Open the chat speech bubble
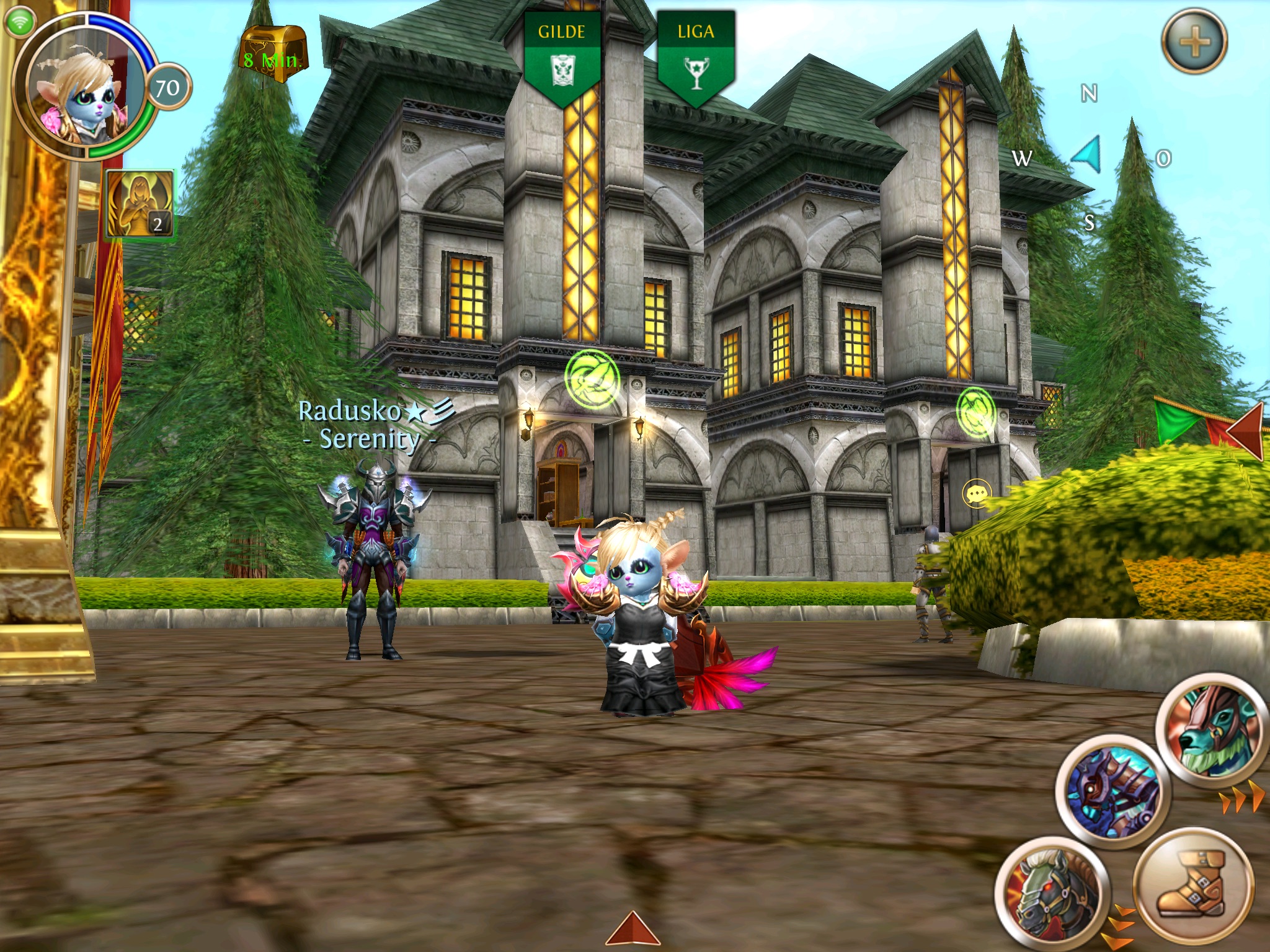Image resolution: width=1270 pixels, height=952 pixels. [976, 494]
